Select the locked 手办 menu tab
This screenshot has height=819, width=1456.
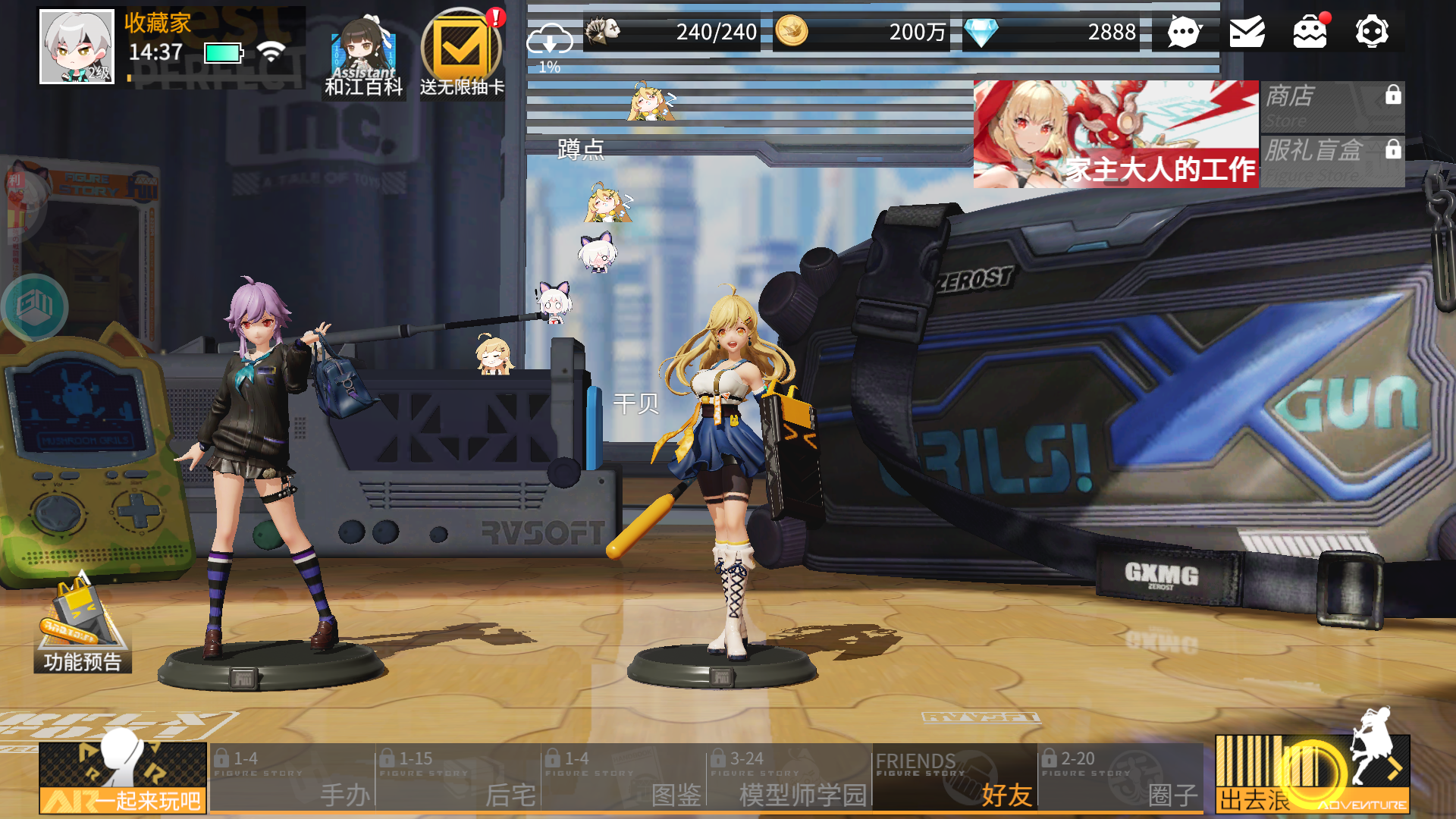[x=293, y=777]
